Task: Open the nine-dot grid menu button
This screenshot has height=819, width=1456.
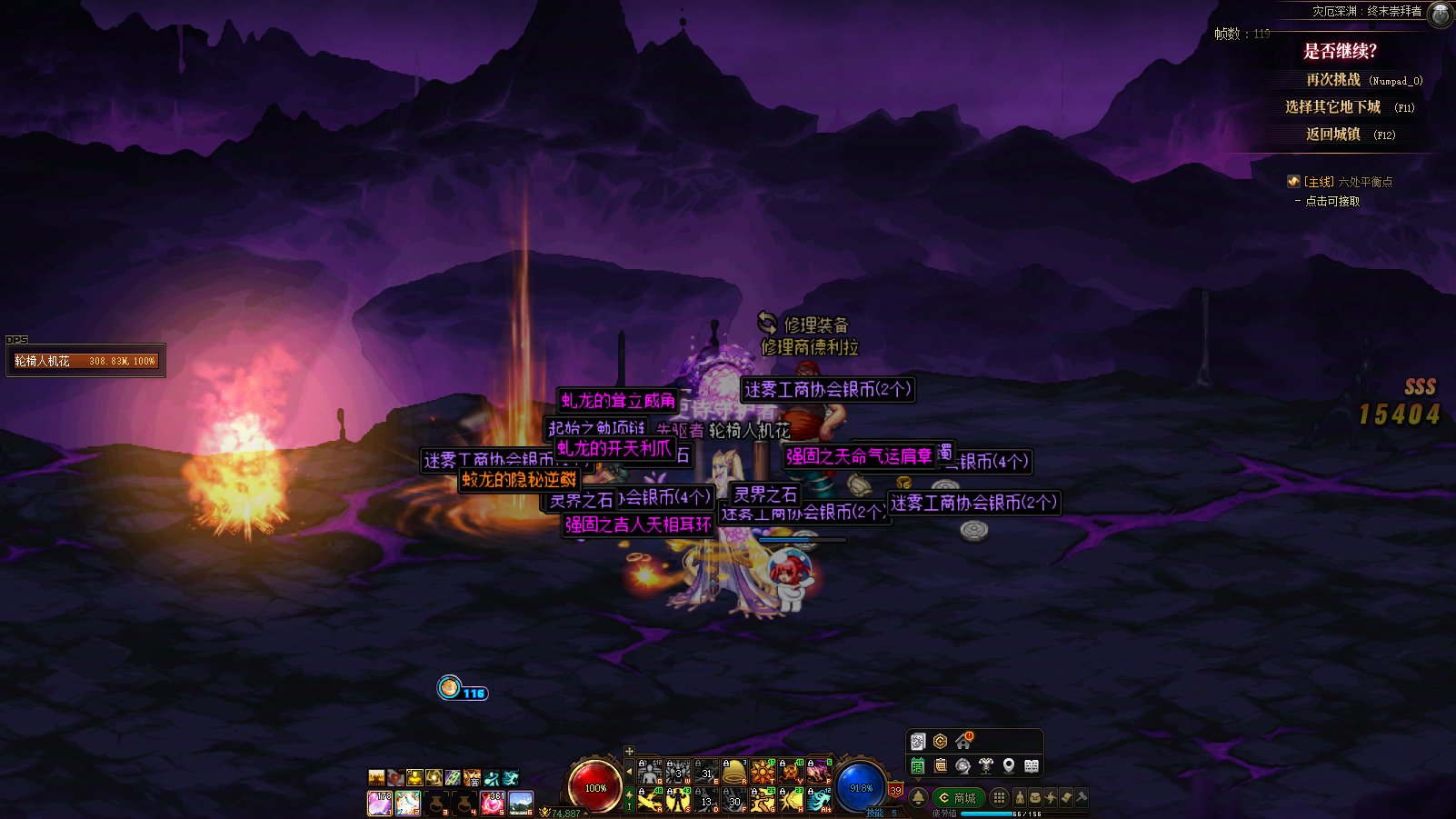Action: point(999,798)
